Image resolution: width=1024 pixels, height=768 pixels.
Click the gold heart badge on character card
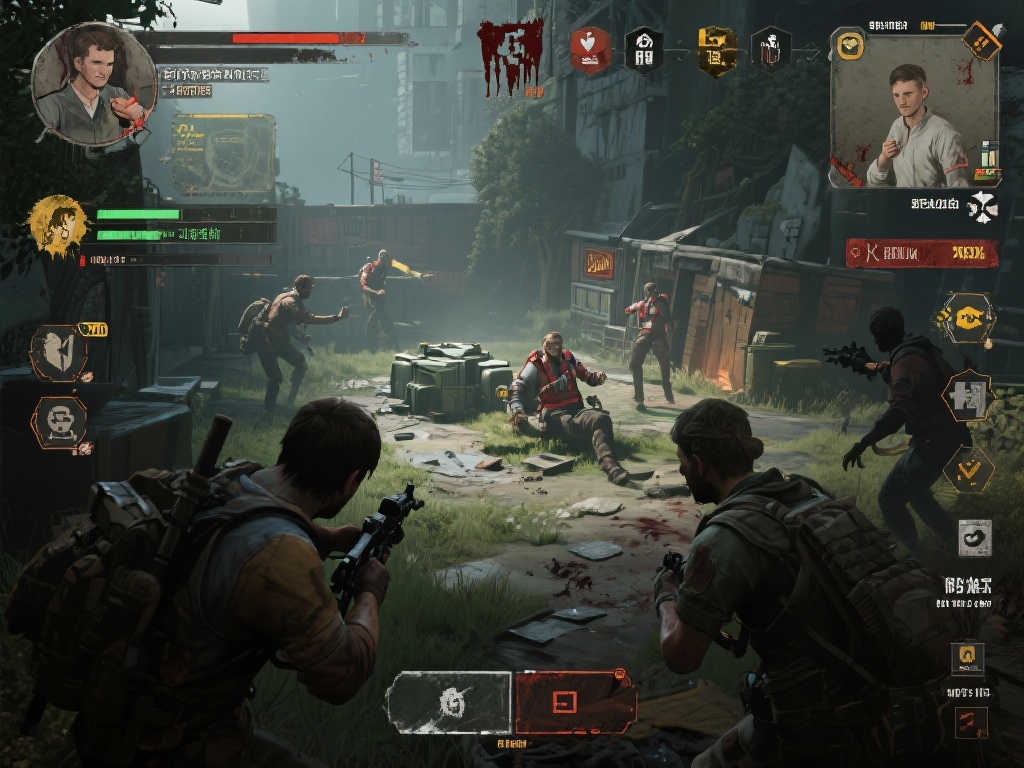(851, 44)
